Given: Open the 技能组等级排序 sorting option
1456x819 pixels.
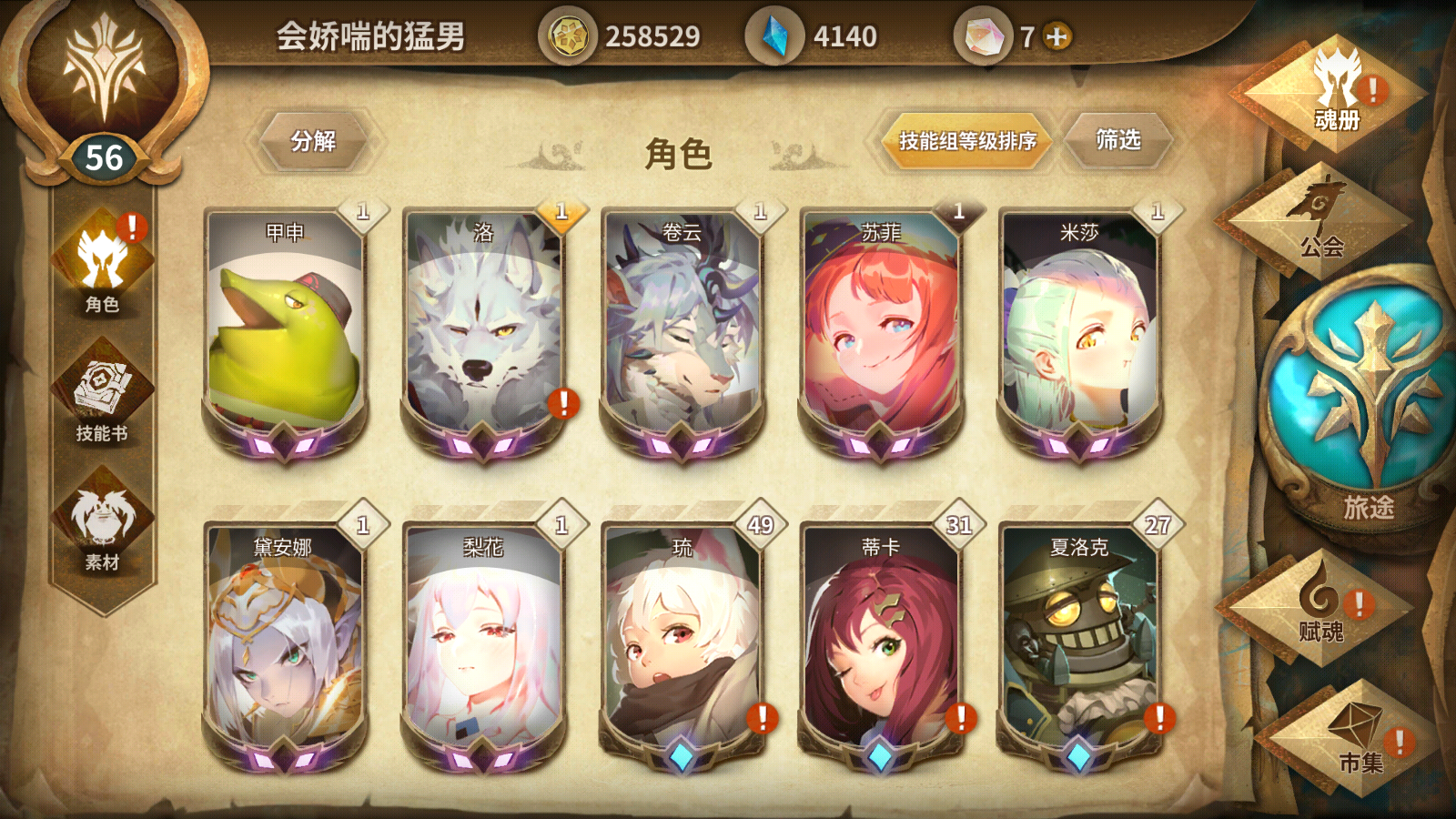Looking at the screenshot, I should point(965,142).
